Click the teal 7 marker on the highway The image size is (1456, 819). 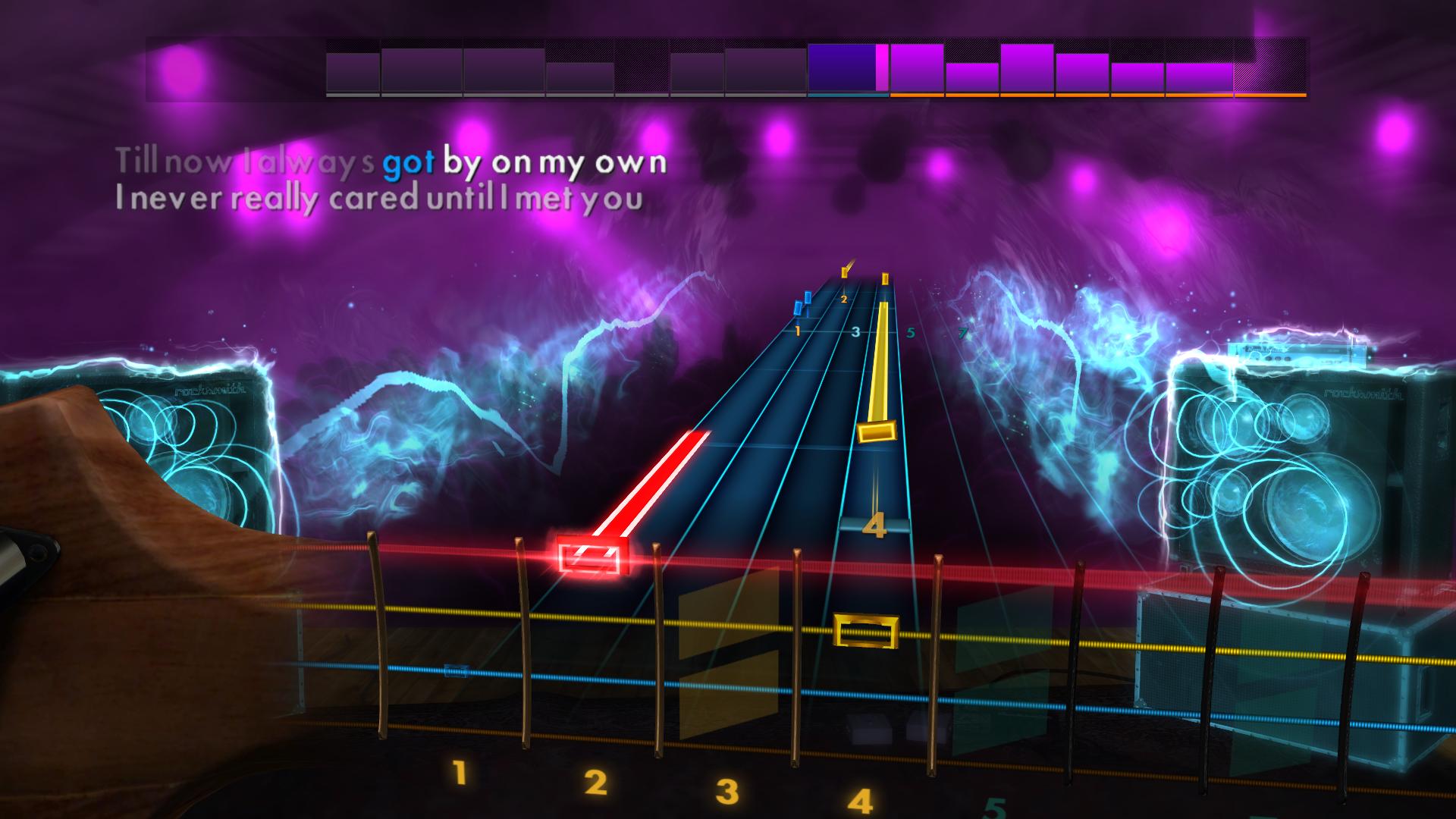(962, 334)
